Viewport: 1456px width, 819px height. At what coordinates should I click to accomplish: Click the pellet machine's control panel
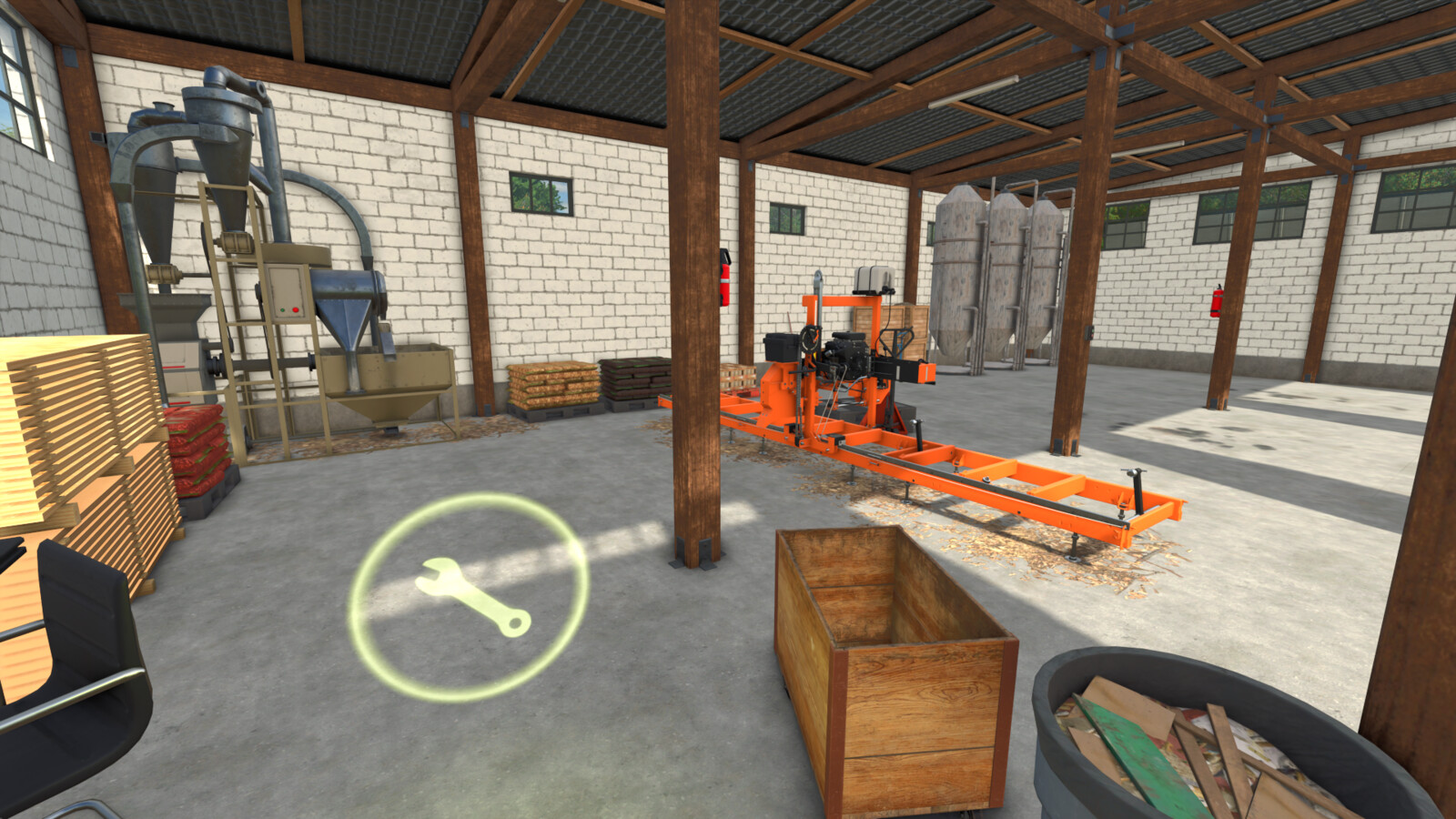point(287,291)
